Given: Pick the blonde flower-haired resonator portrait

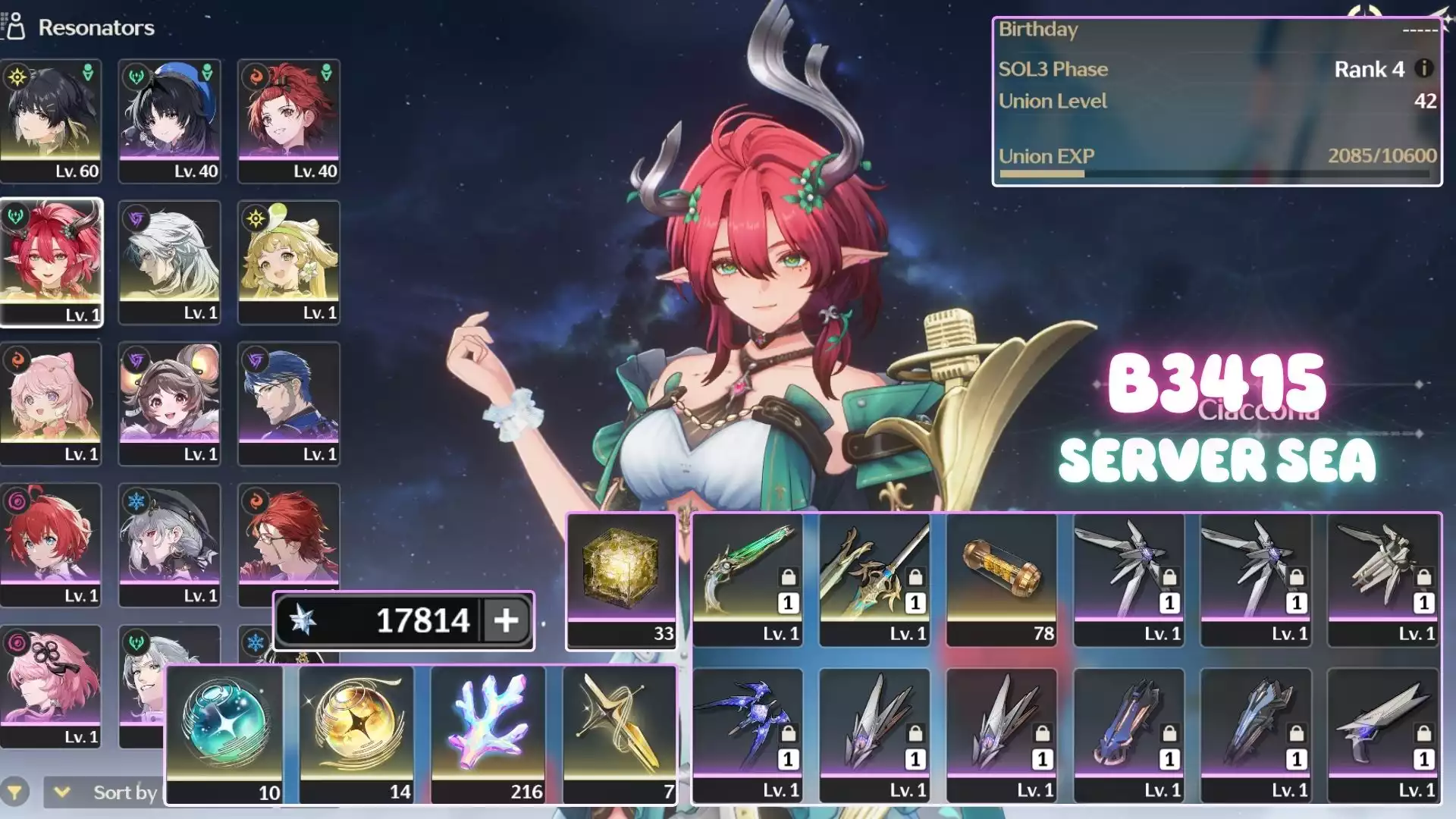Looking at the screenshot, I should pos(289,262).
